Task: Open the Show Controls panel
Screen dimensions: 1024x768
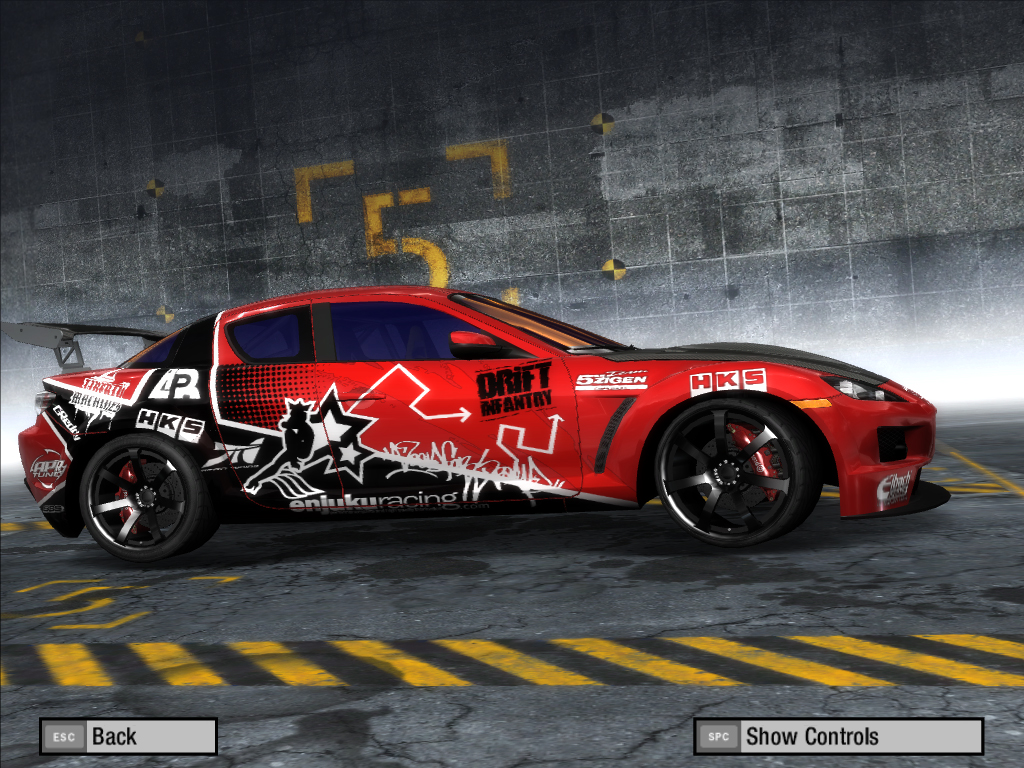Action: [x=838, y=737]
